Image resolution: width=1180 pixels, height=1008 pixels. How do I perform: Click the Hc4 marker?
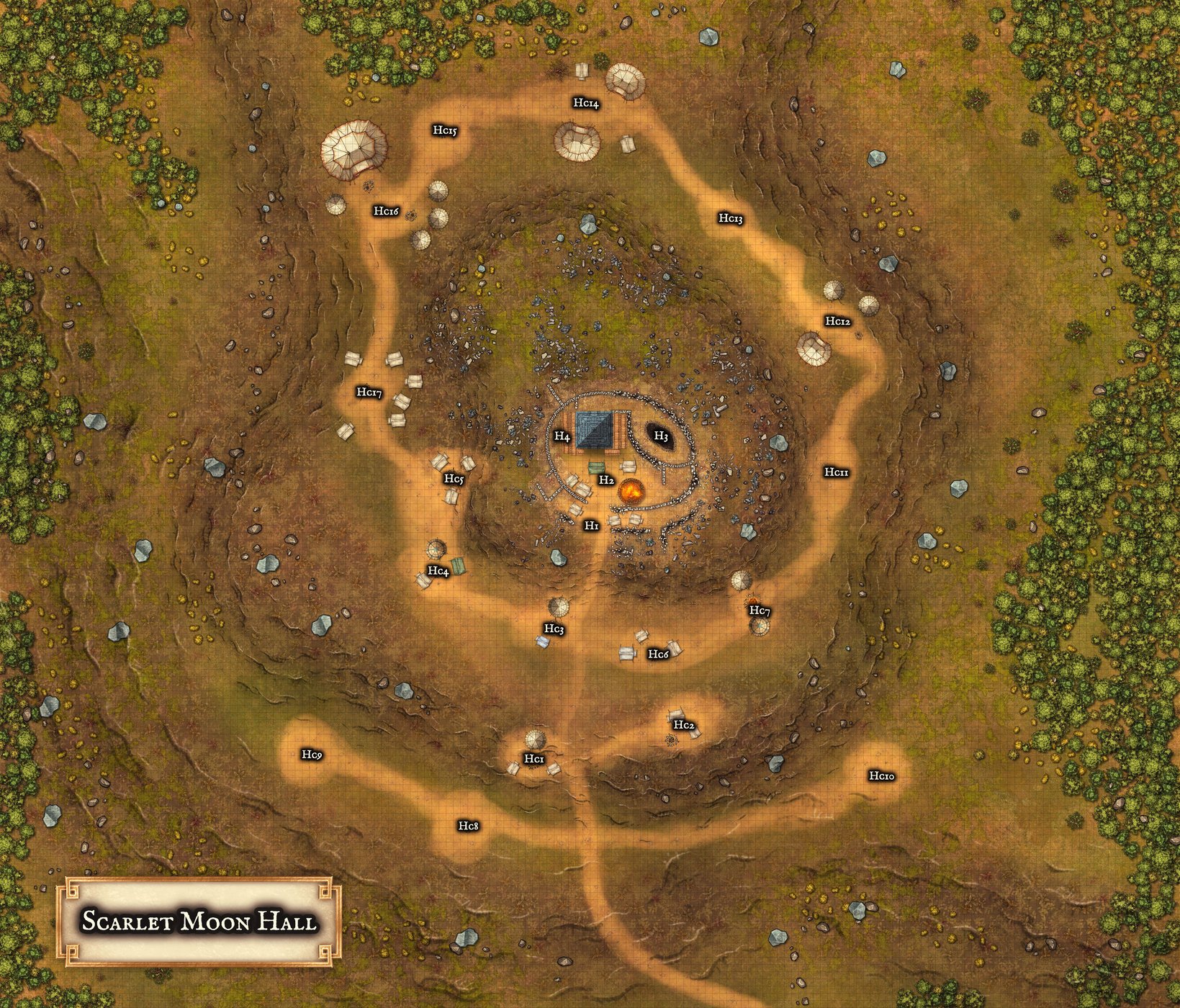(438, 571)
